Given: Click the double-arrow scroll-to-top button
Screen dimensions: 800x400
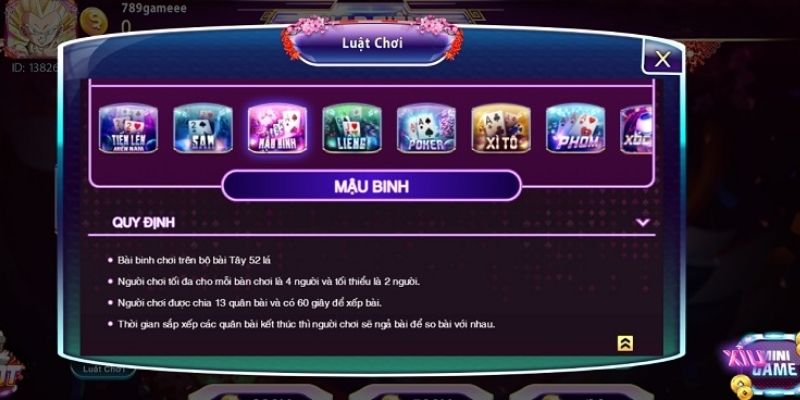Looking at the screenshot, I should tap(625, 343).
